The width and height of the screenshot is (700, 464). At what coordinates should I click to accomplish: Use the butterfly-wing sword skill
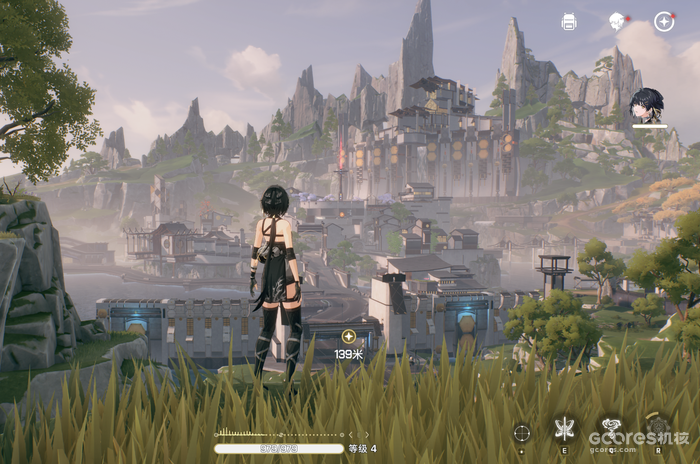(565, 430)
